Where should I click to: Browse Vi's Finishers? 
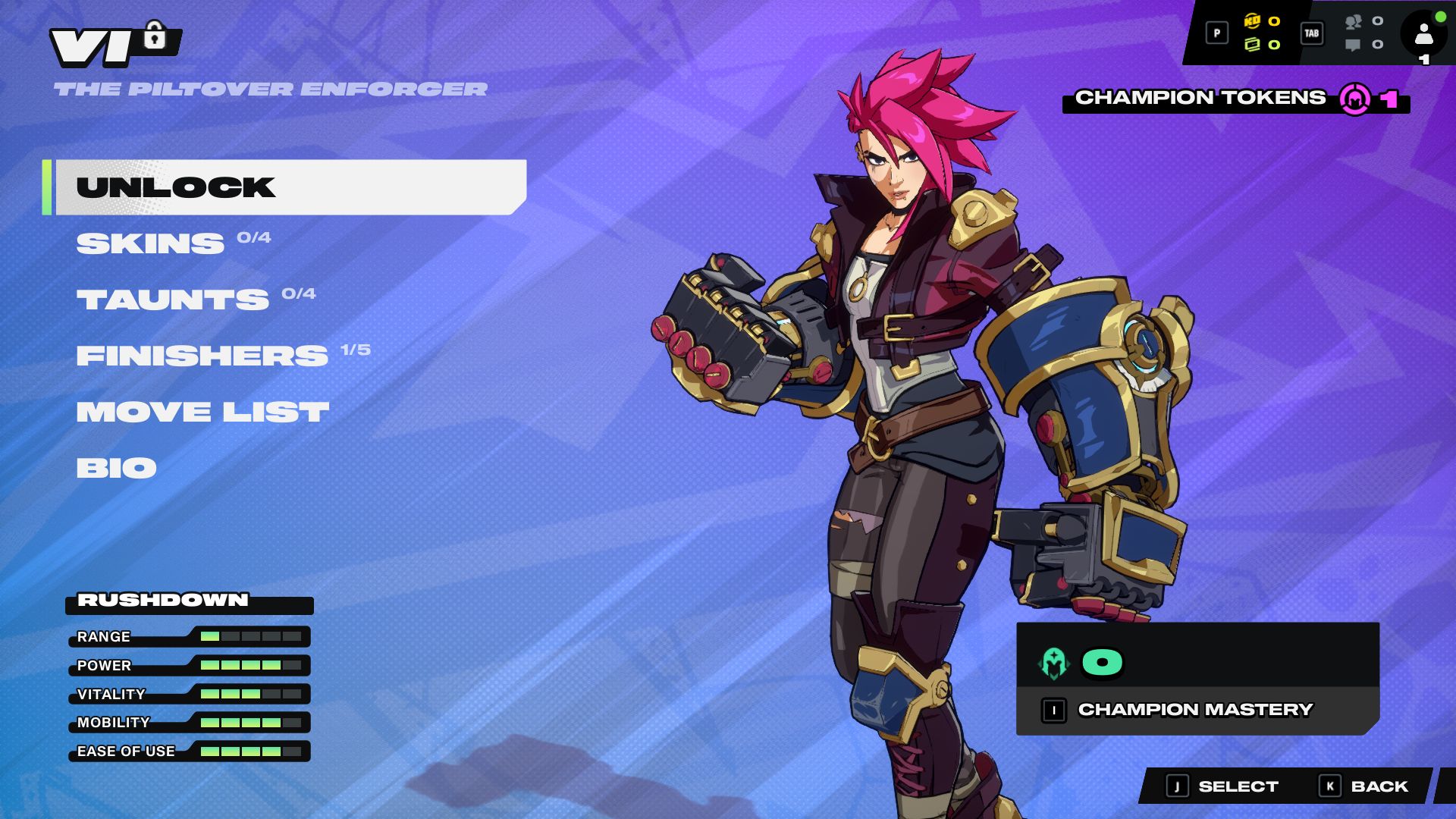(x=202, y=356)
